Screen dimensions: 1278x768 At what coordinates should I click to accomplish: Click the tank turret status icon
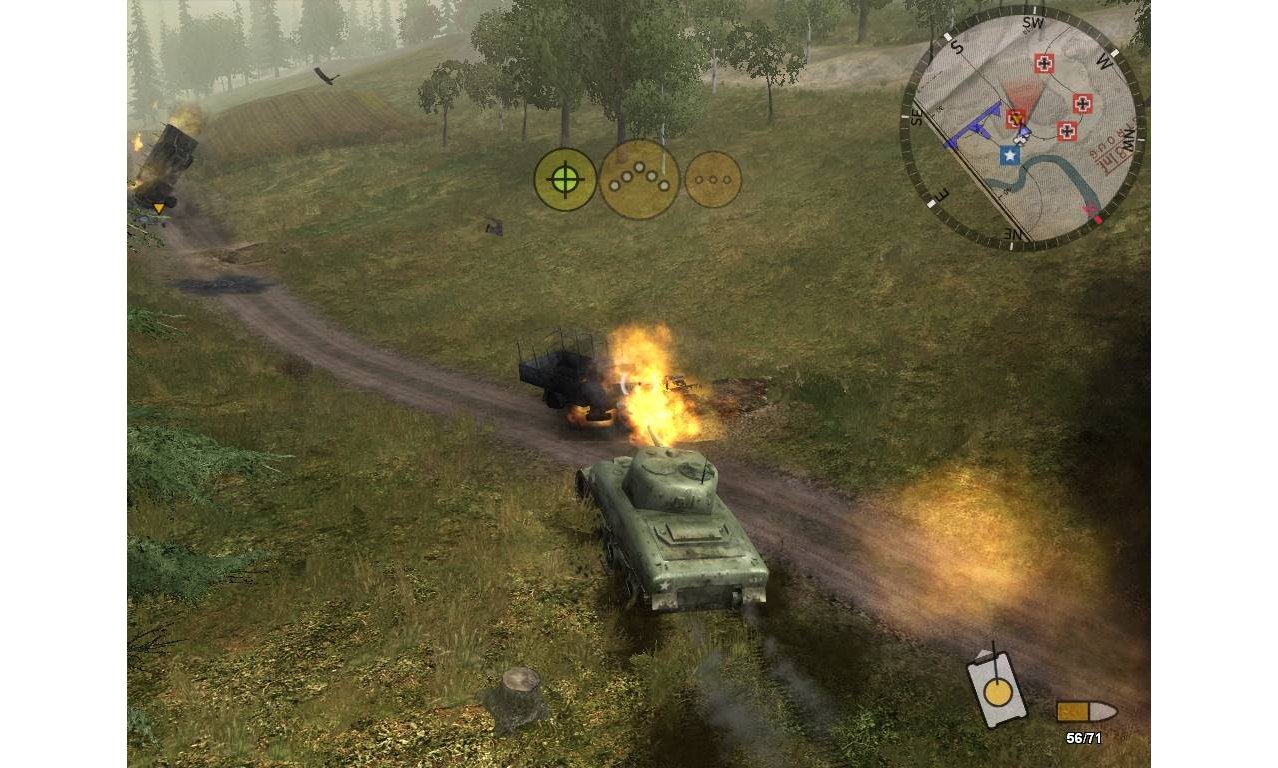[996, 688]
